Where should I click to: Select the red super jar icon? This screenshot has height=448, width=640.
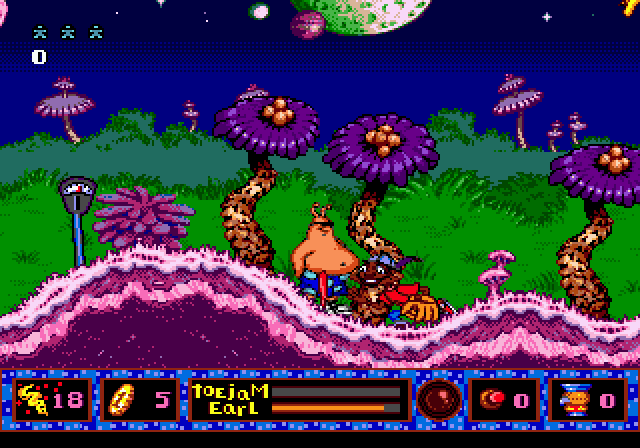492,399
